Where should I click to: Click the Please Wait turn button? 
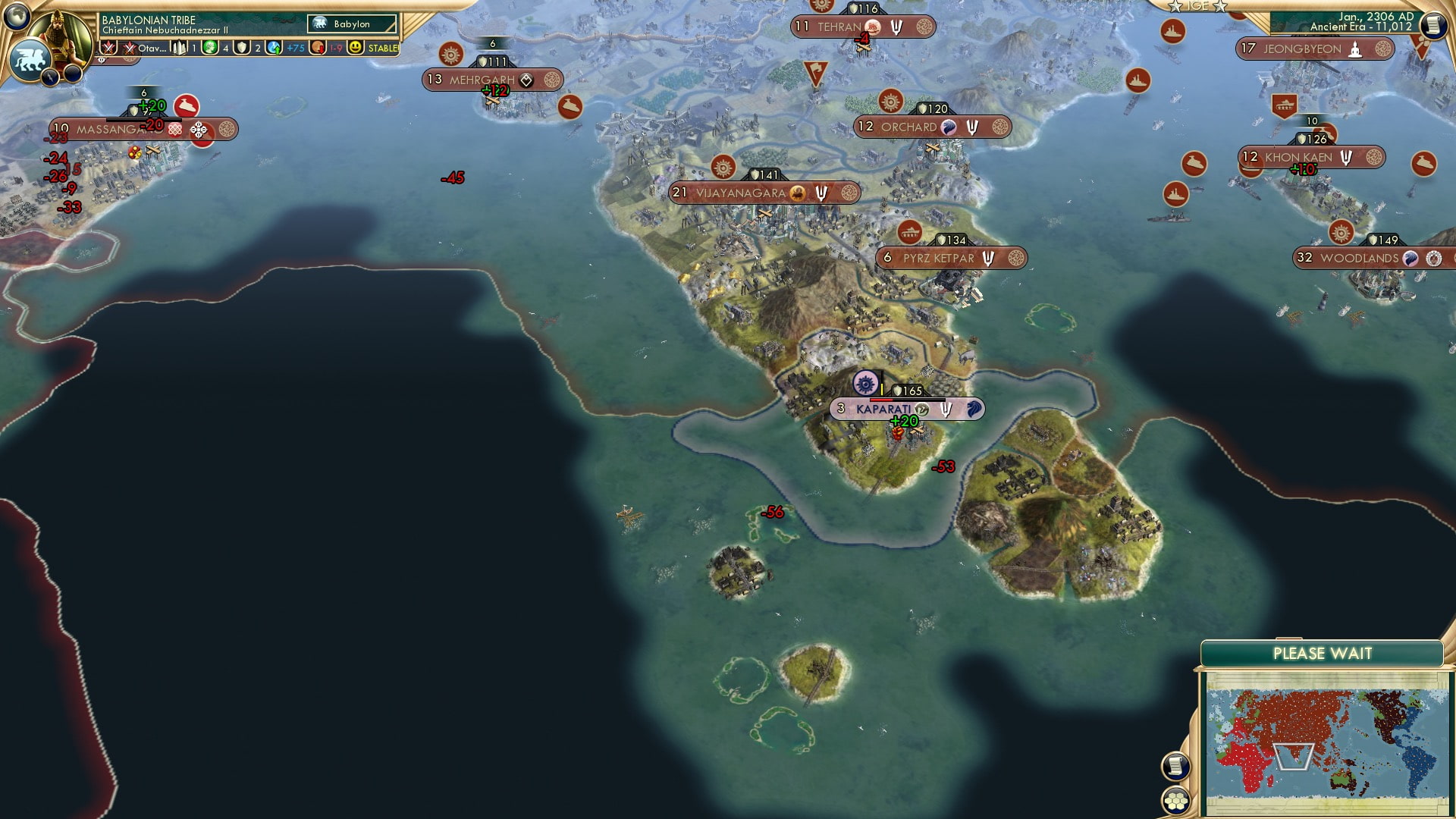point(1322,654)
